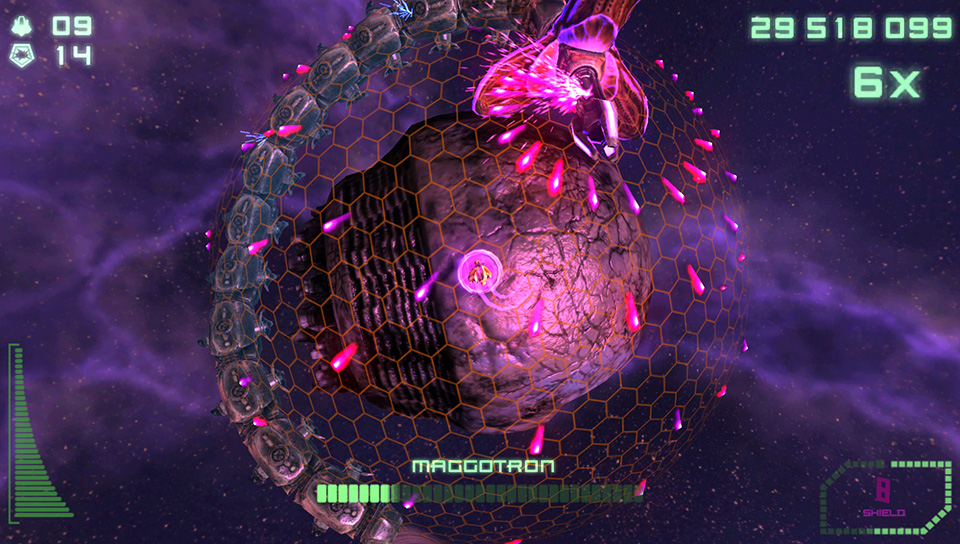Activate the Shield ability indicator
Viewport: 960px width, 544px height.
(x=884, y=496)
